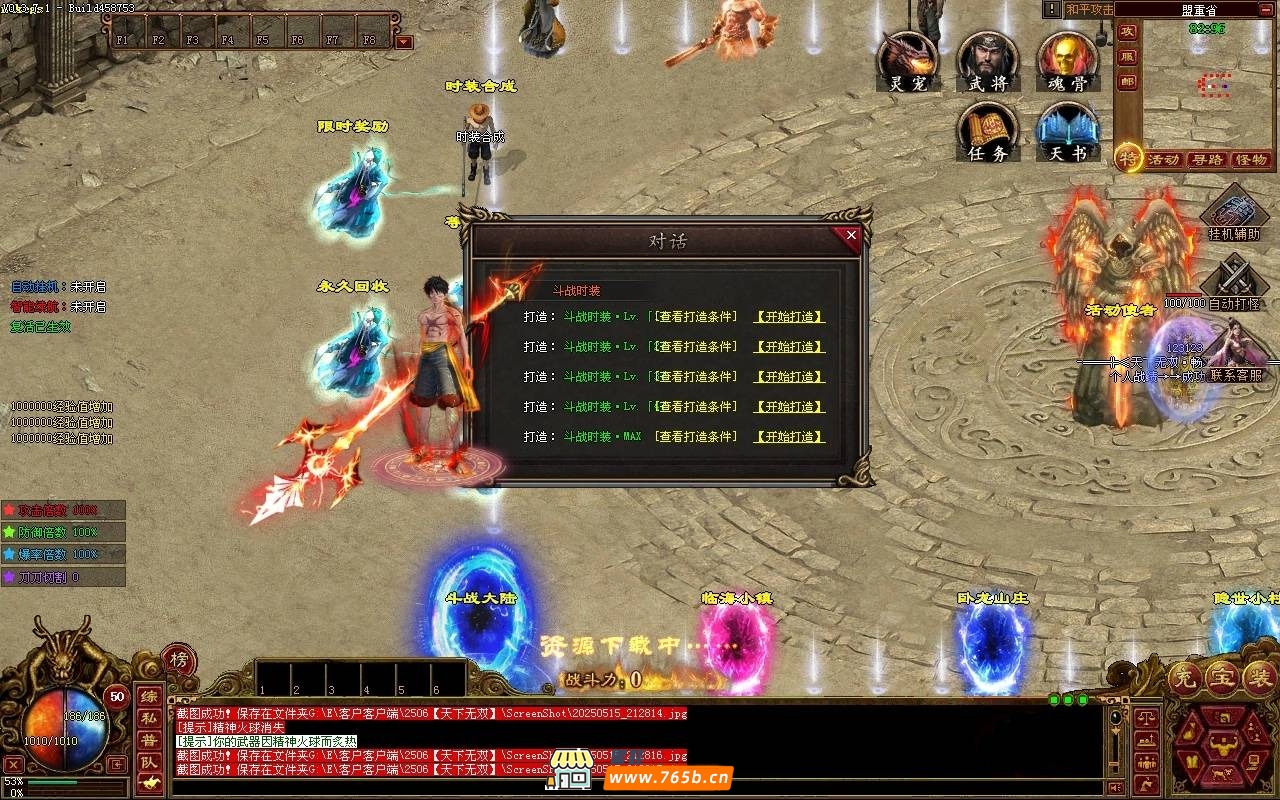Click the 充 recharge button
Viewport: 1280px width, 800px height.
pyautogui.click(x=1184, y=679)
